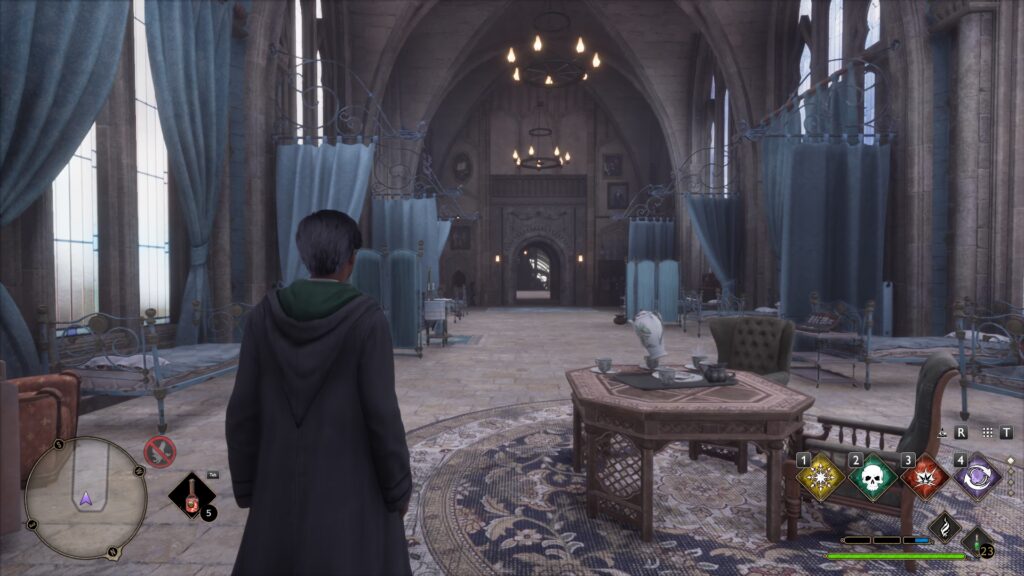The image size is (1024, 576).
Task: Use the purple circular arrows spell
Action: pos(977,477)
